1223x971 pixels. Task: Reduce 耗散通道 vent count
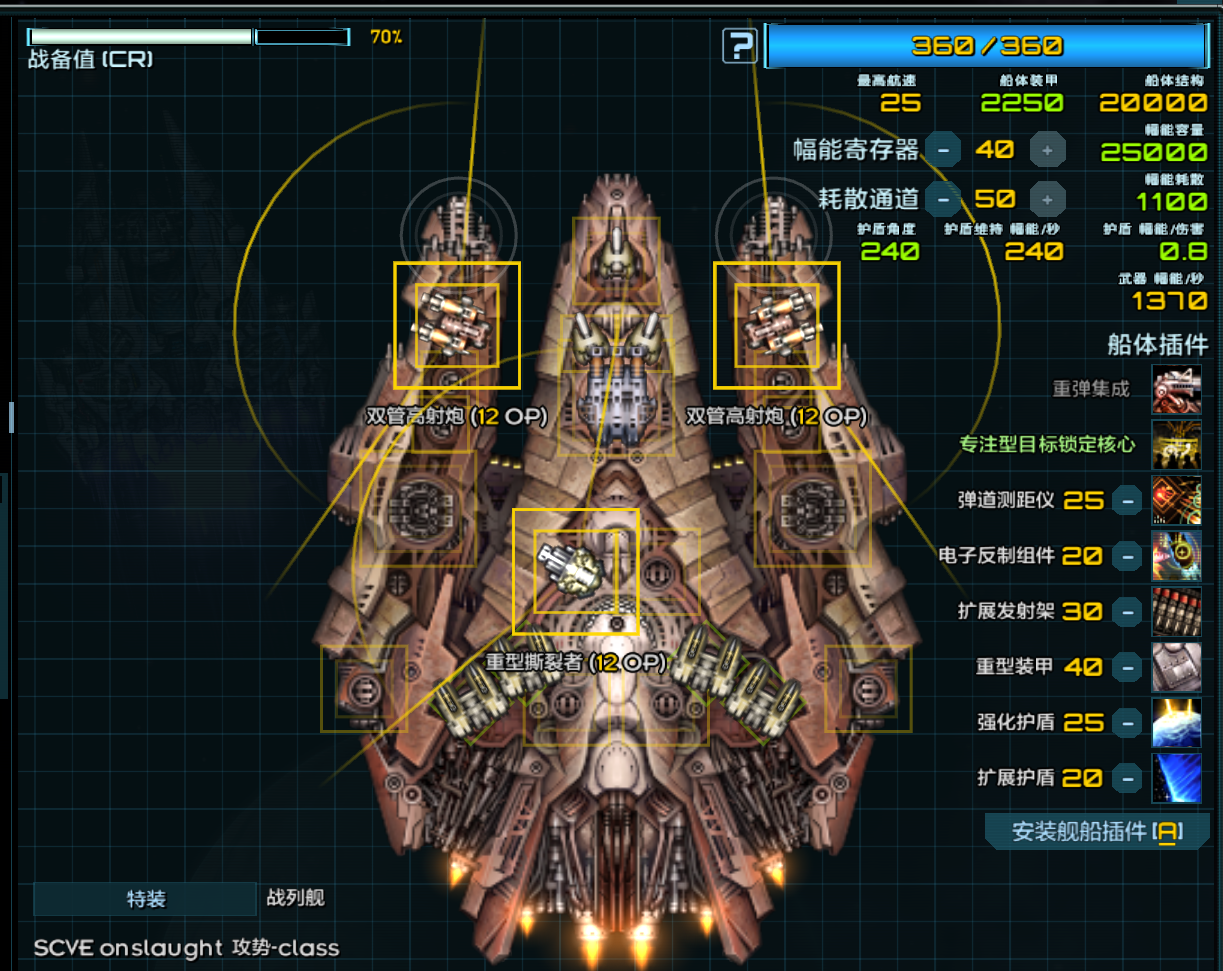click(943, 199)
